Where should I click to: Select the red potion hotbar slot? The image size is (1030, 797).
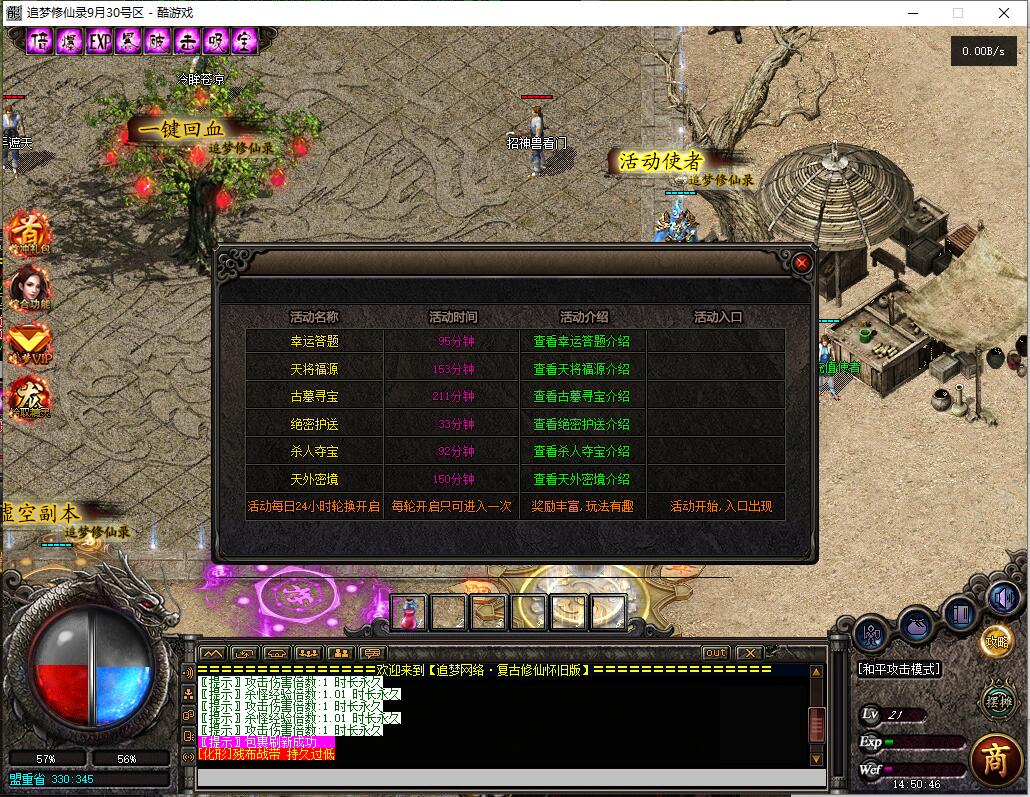408,612
